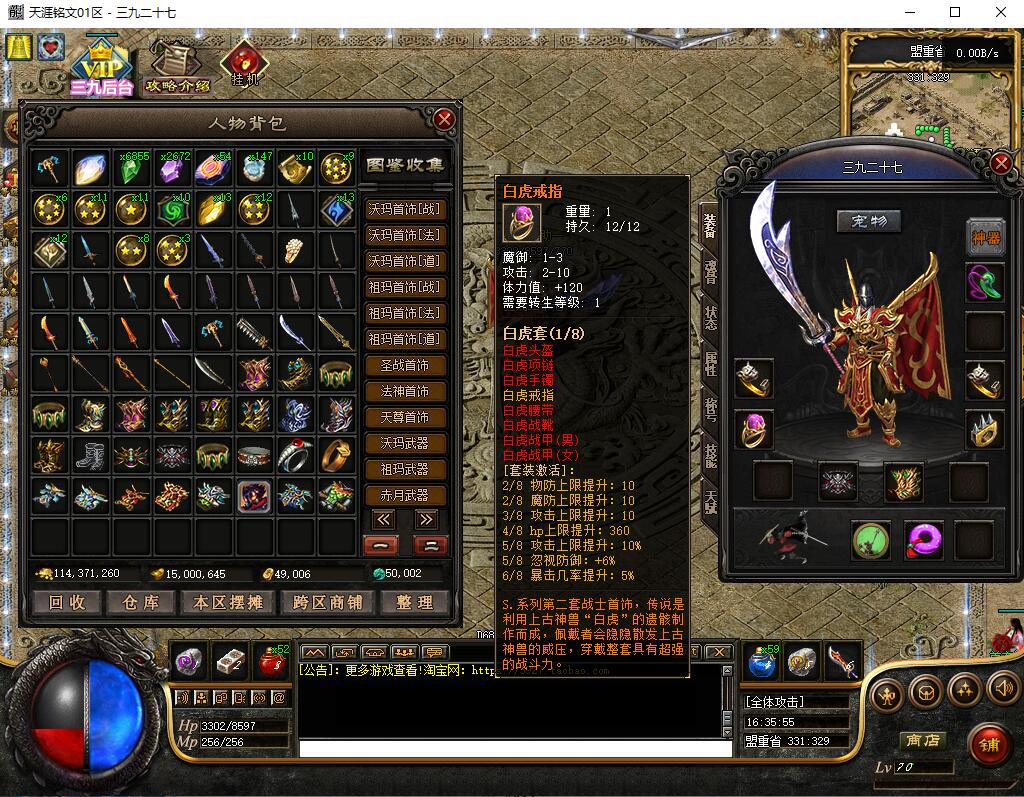This screenshot has width=1024, height=797.
Task: Maximize the game window
Action: (x=955, y=13)
